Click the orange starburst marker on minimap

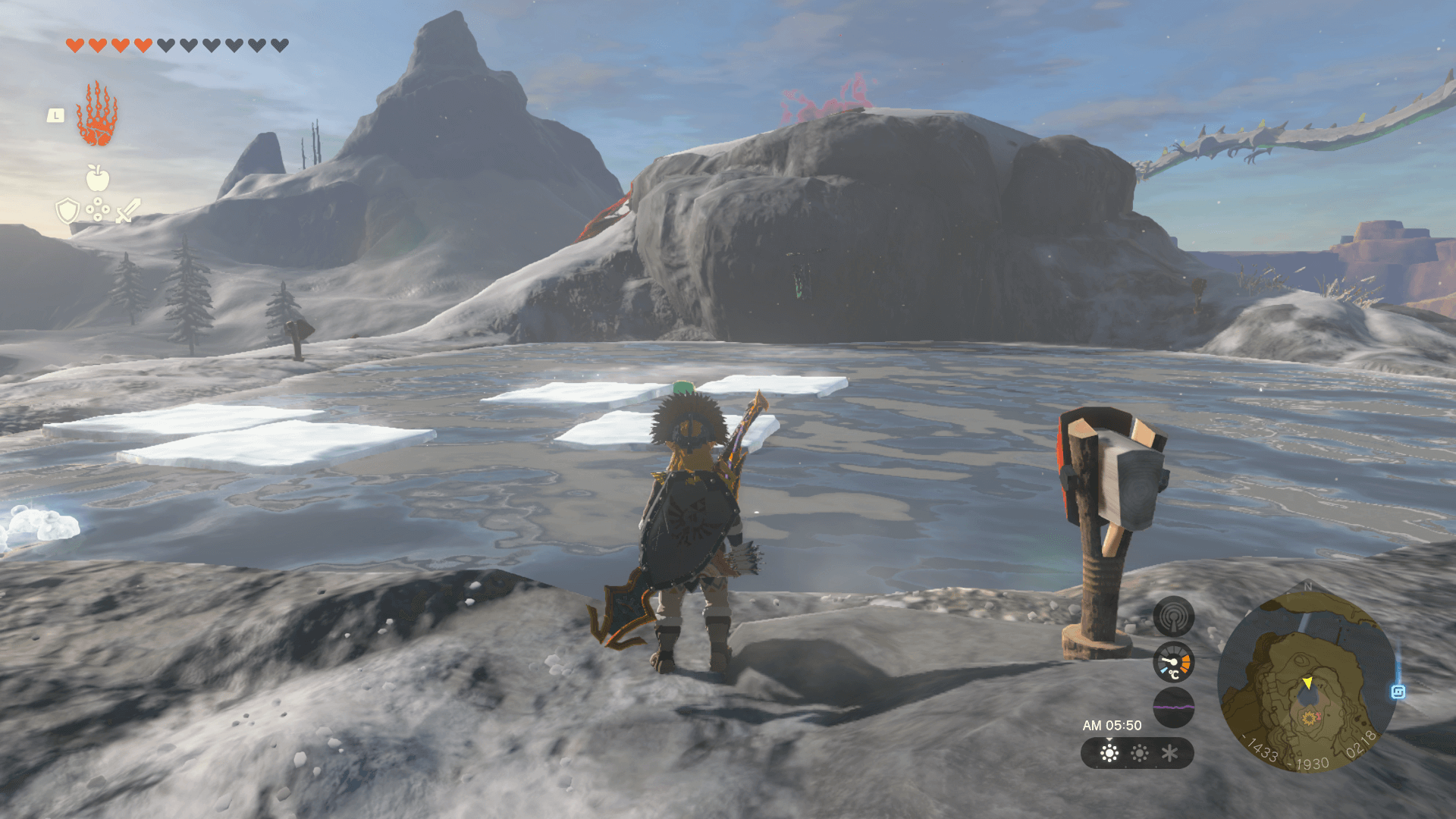(1308, 717)
